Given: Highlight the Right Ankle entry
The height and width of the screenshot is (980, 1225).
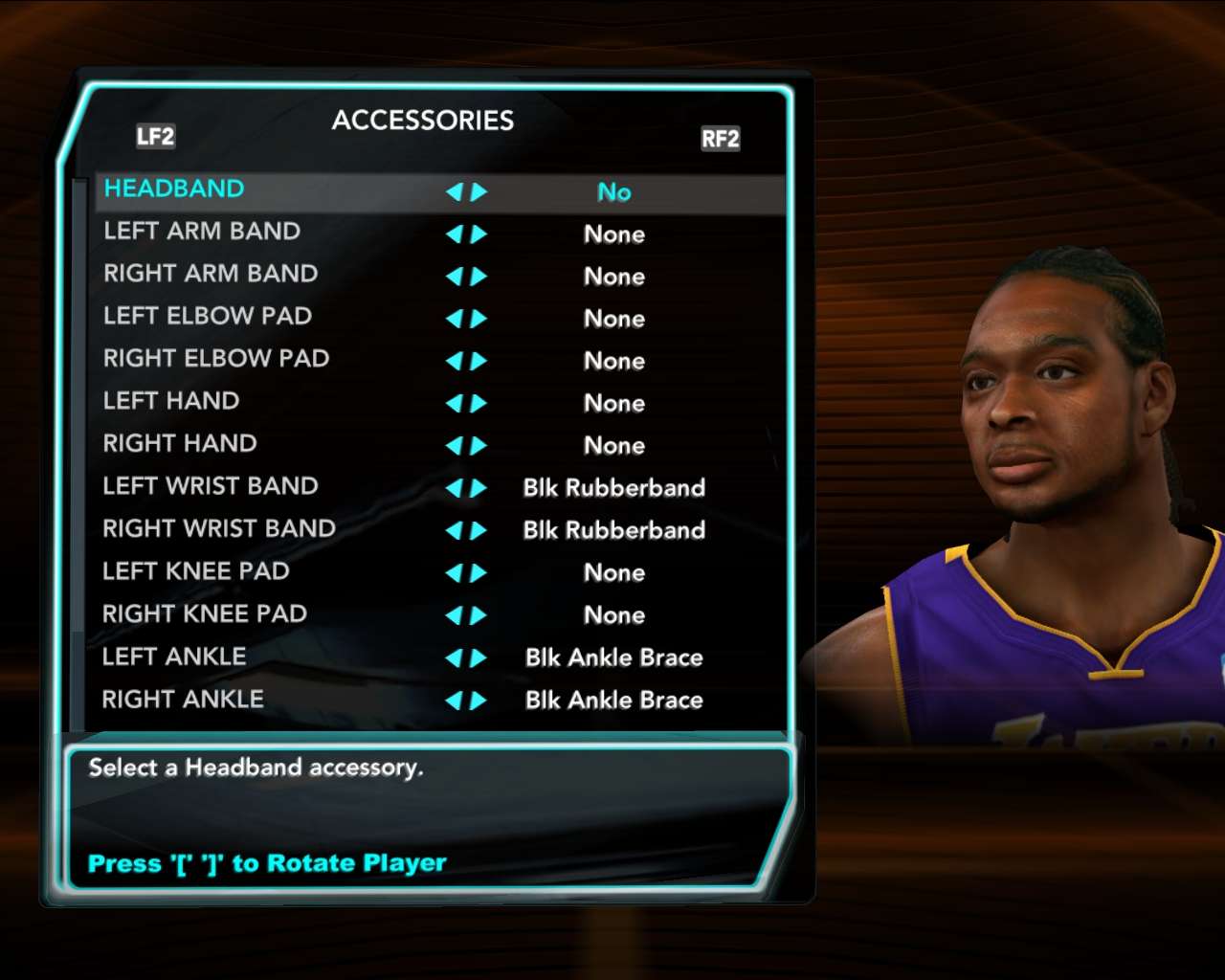Looking at the screenshot, I should pos(183,700).
